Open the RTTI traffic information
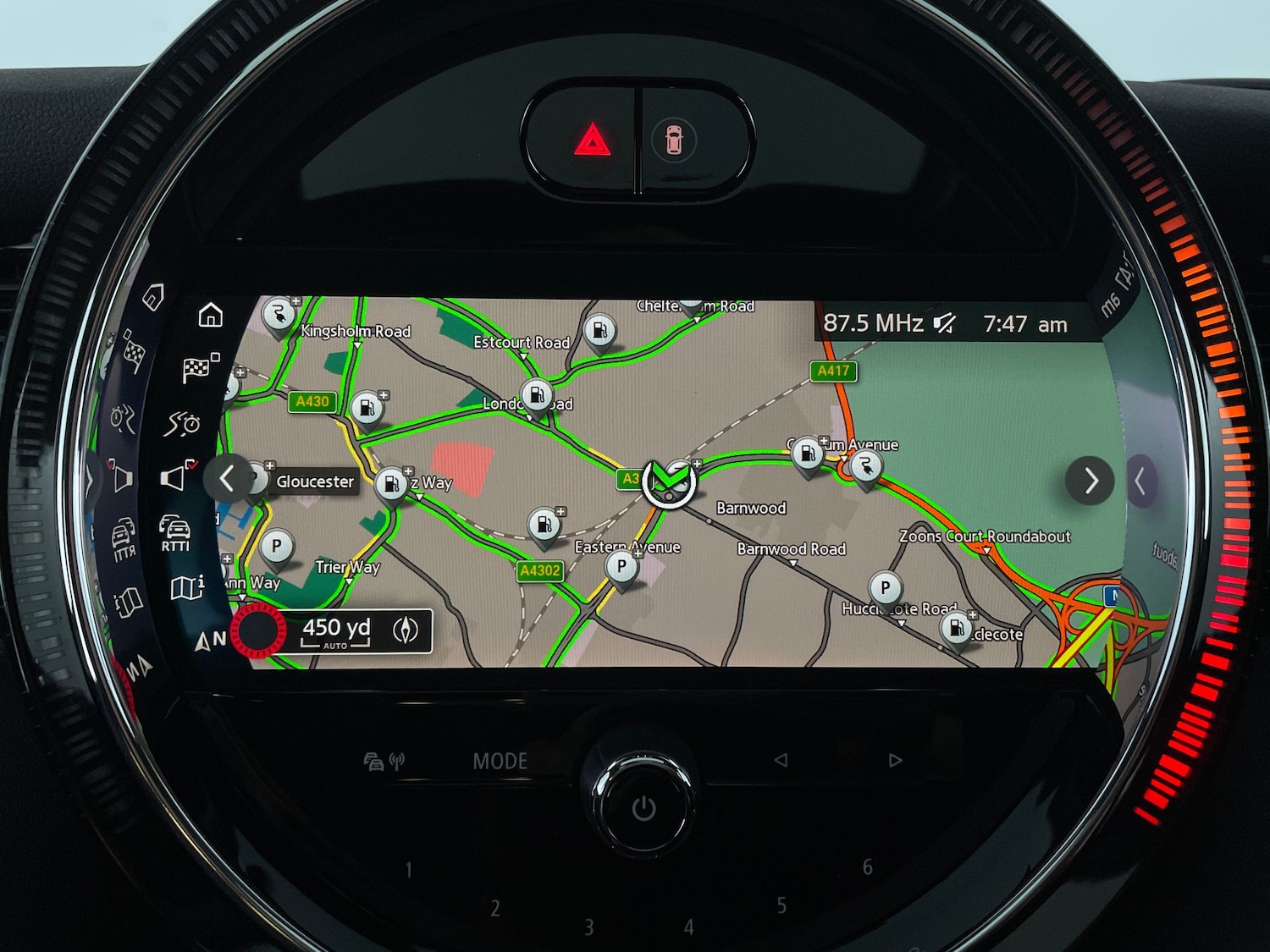 (x=175, y=532)
